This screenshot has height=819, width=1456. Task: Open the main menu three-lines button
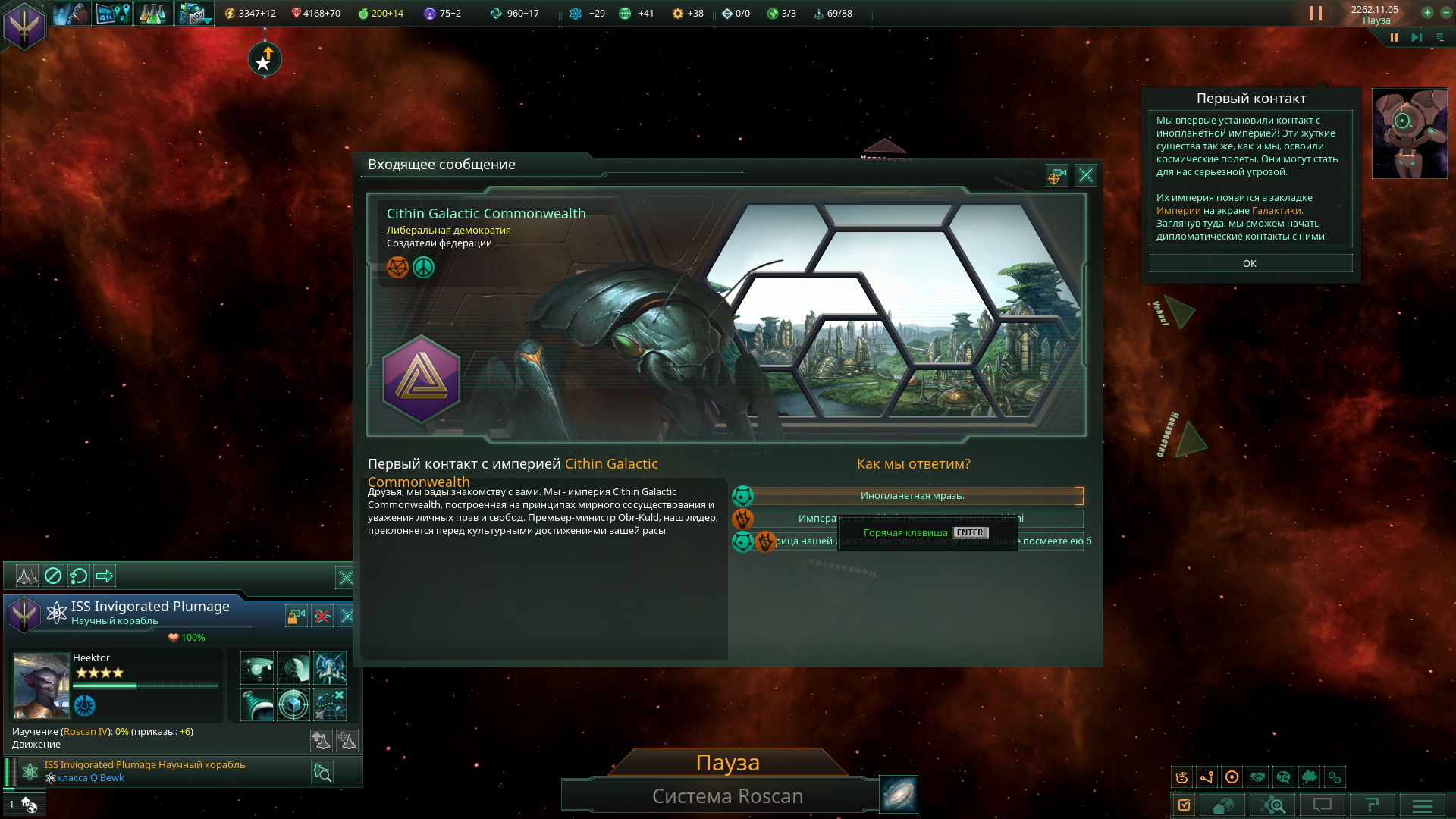pos(1422,805)
